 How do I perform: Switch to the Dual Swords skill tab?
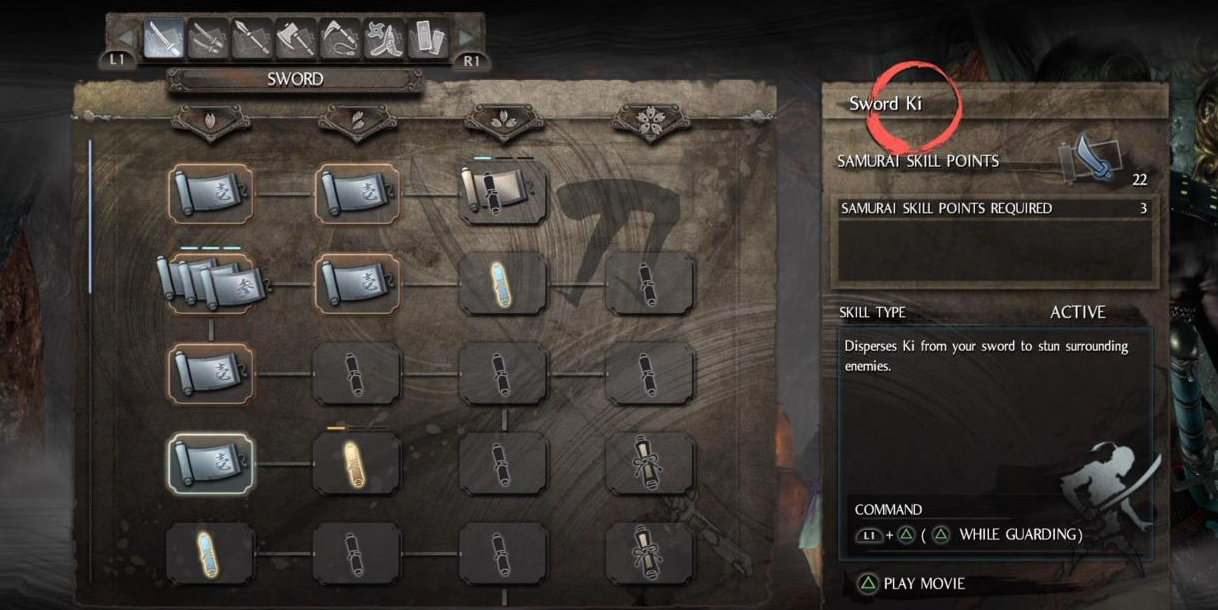(x=207, y=39)
